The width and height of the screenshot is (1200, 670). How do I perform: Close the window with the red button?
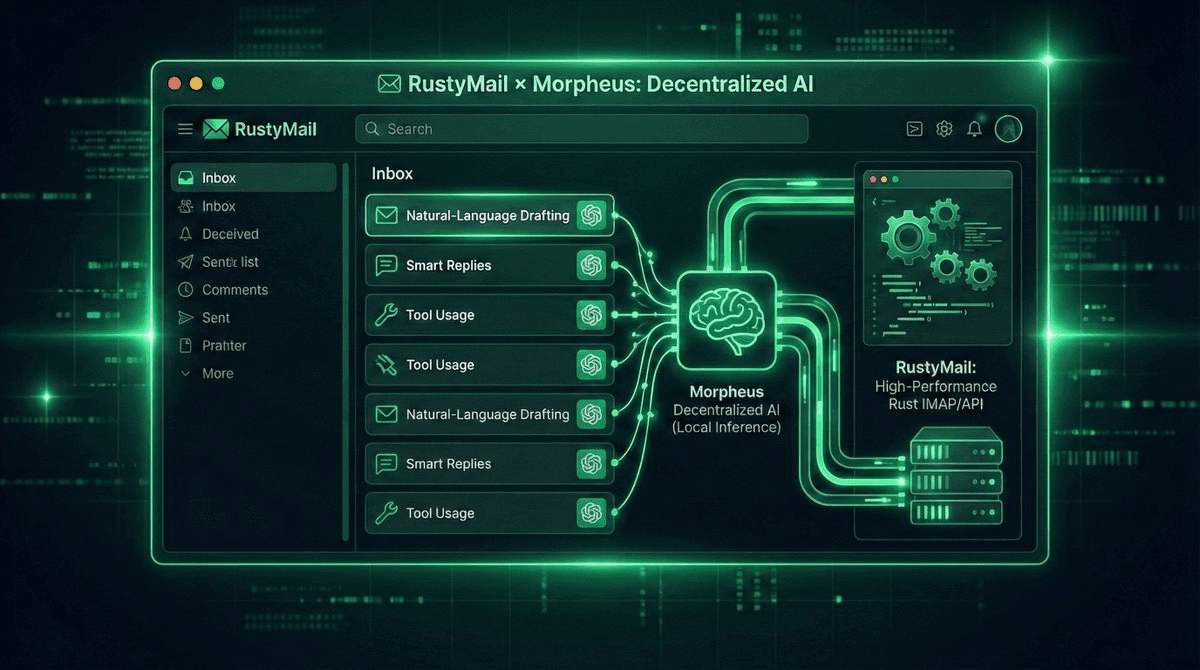[175, 84]
